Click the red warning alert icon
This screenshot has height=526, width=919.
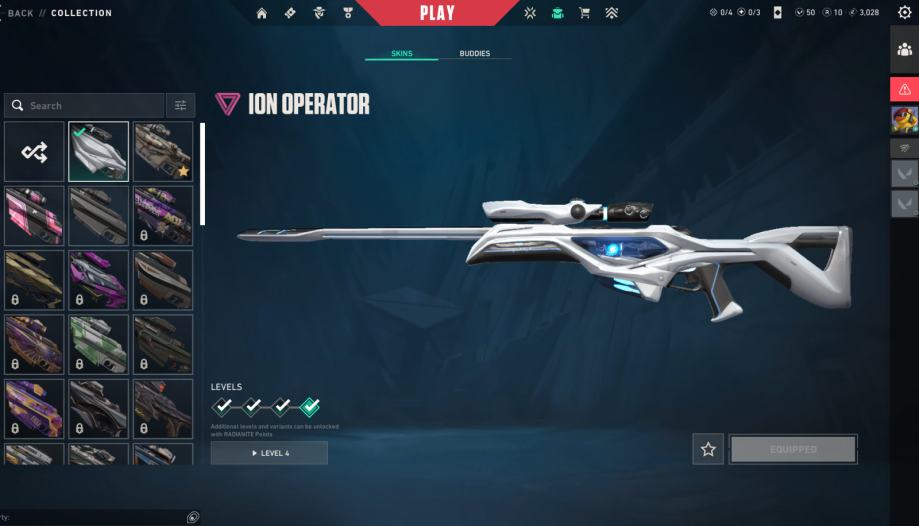[905, 89]
